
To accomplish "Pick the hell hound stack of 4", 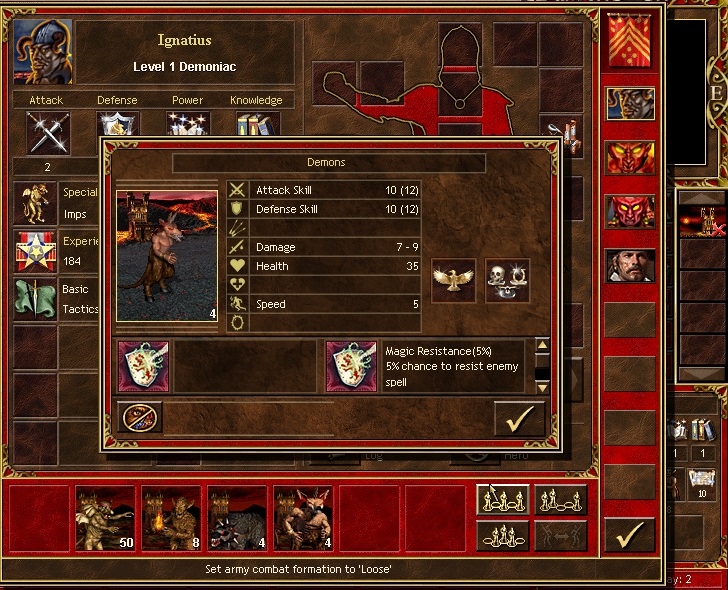I will coord(237,518).
